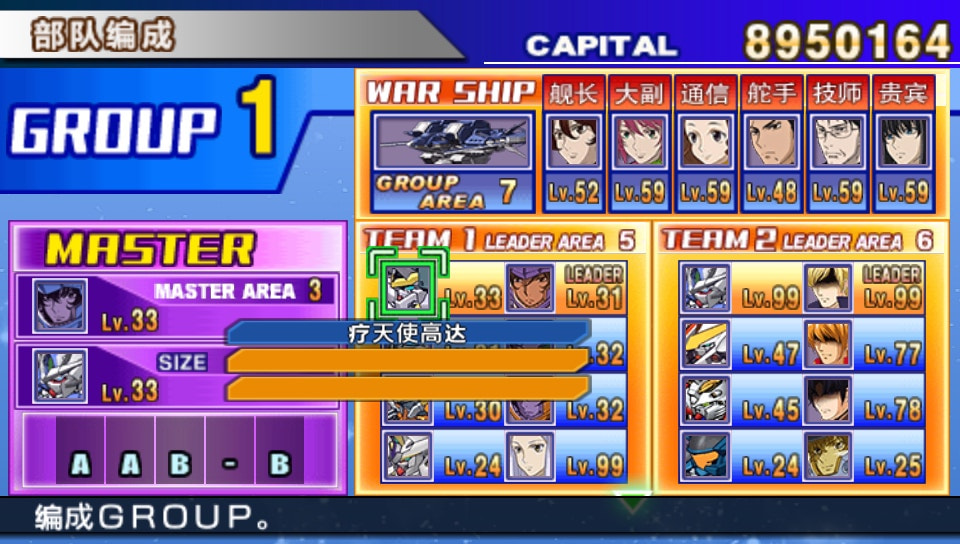Select the 舰长 captain crew slot
960x544 pixels.
[574, 143]
